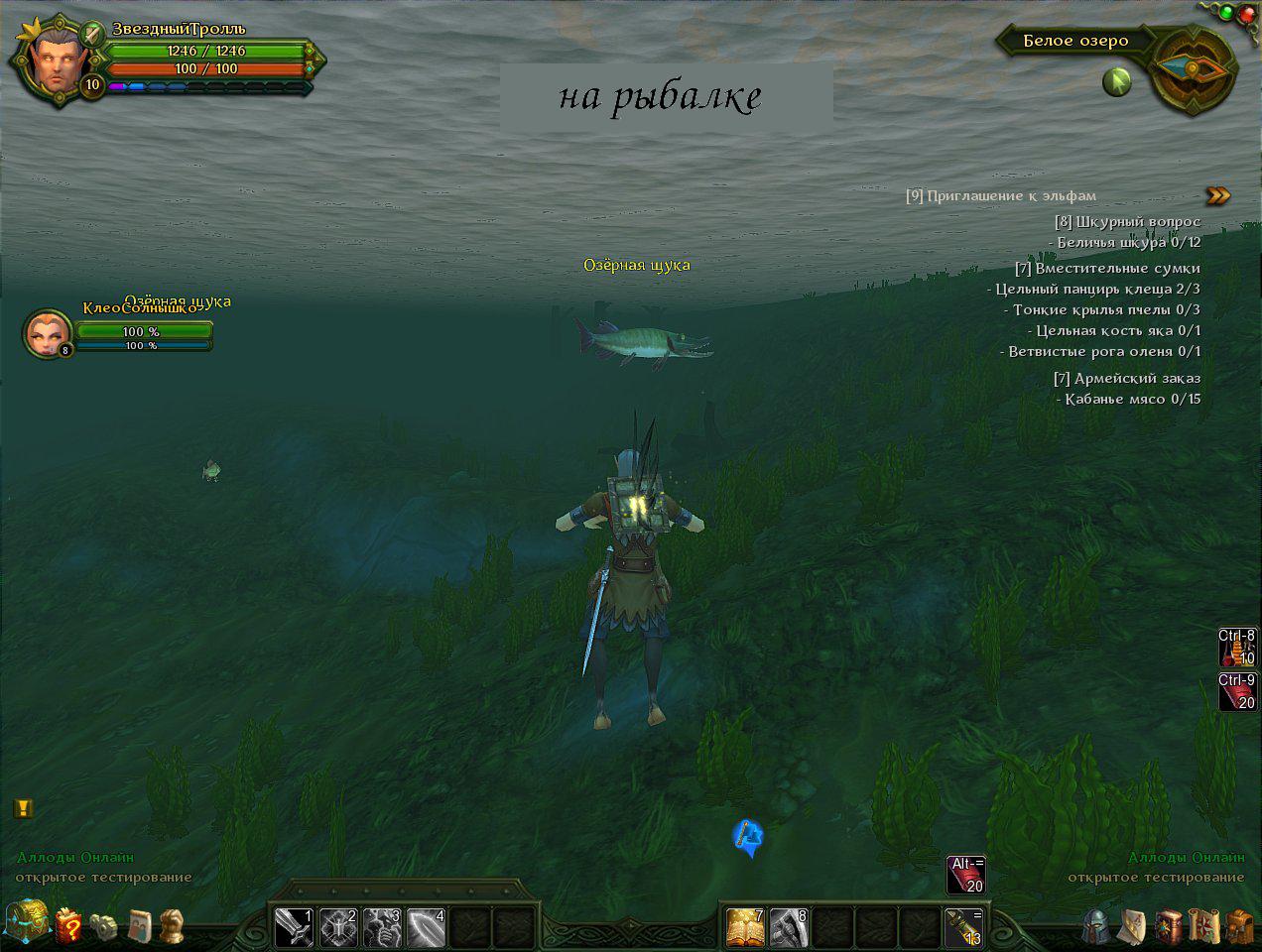Use the golden open book in slot 7
This screenshot has width=1262, height=952.
pyautogui.click(x=745, y=927)
